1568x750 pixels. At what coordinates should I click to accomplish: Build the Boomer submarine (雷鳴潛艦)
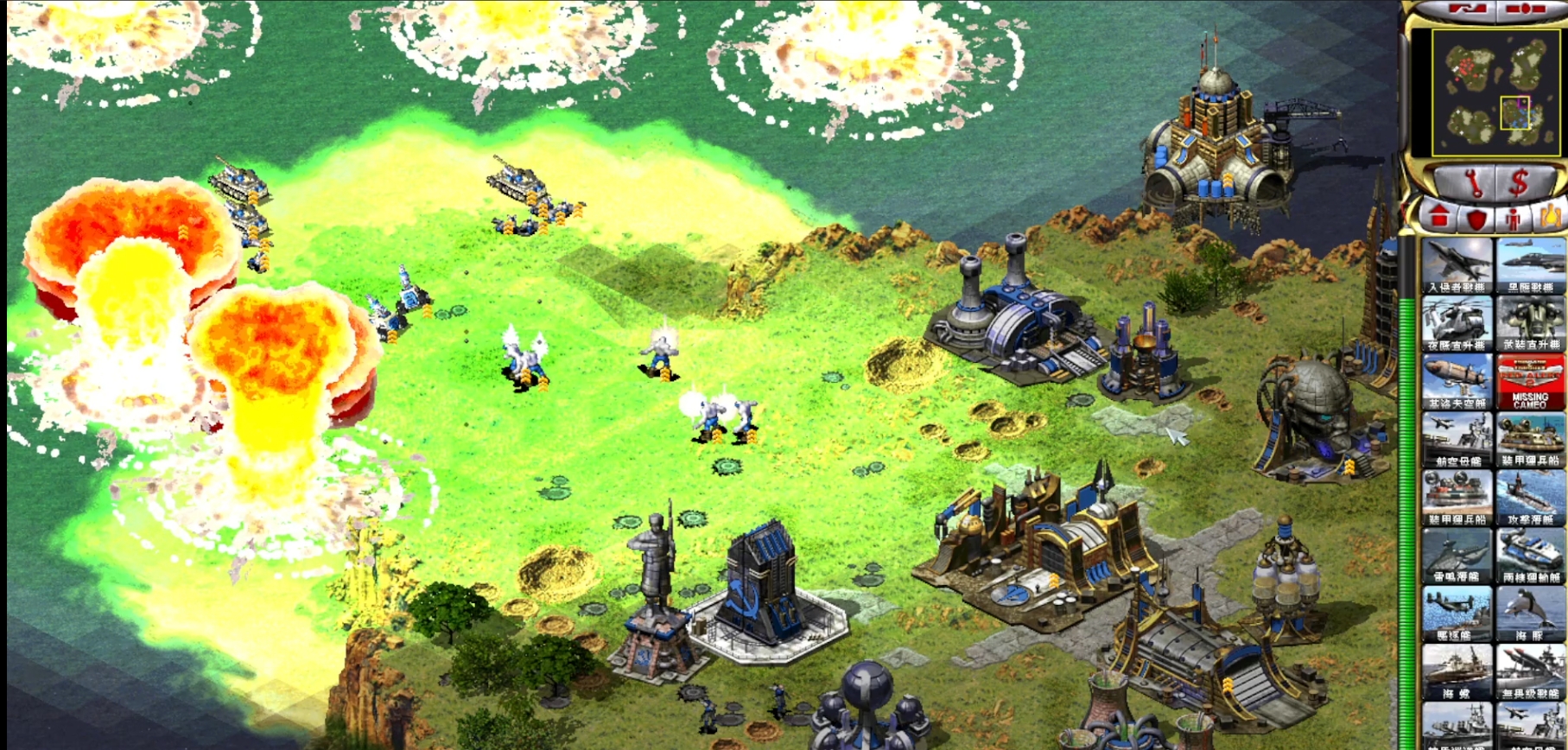click(1457, 556)
